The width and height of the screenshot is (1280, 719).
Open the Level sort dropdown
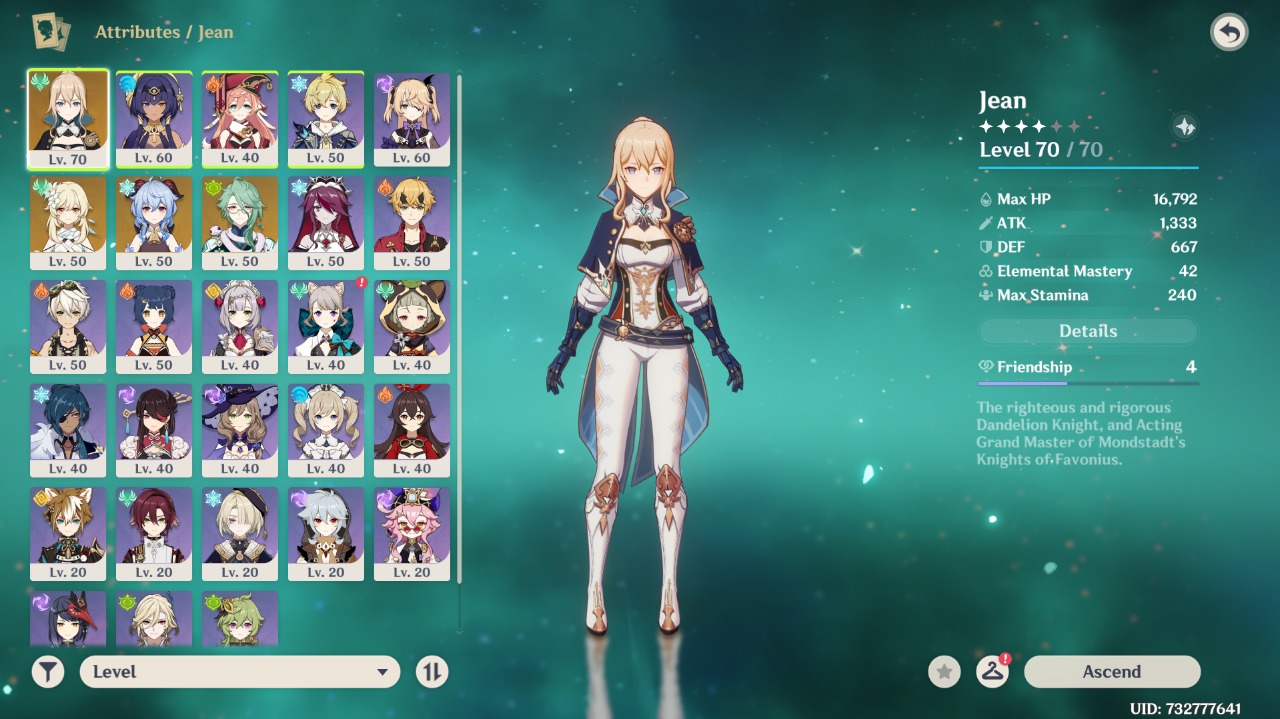240,672
